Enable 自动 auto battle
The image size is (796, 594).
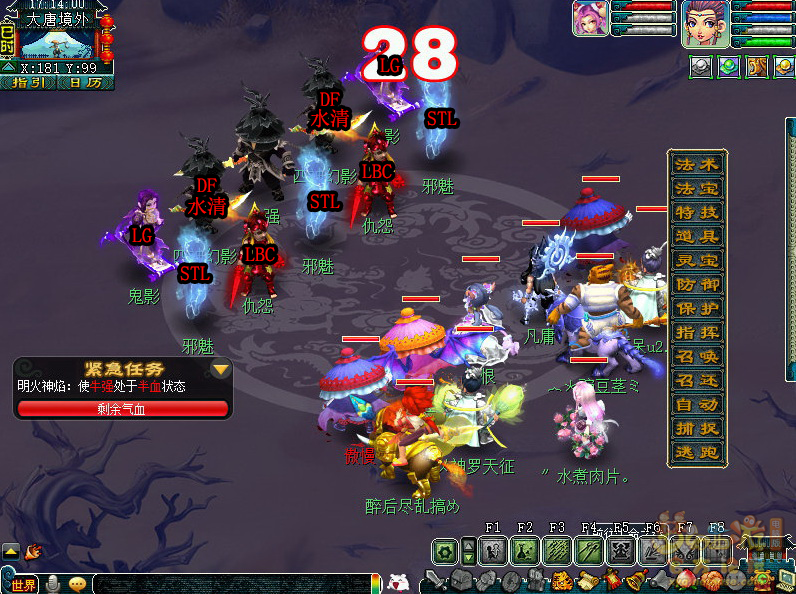point(697,405)
